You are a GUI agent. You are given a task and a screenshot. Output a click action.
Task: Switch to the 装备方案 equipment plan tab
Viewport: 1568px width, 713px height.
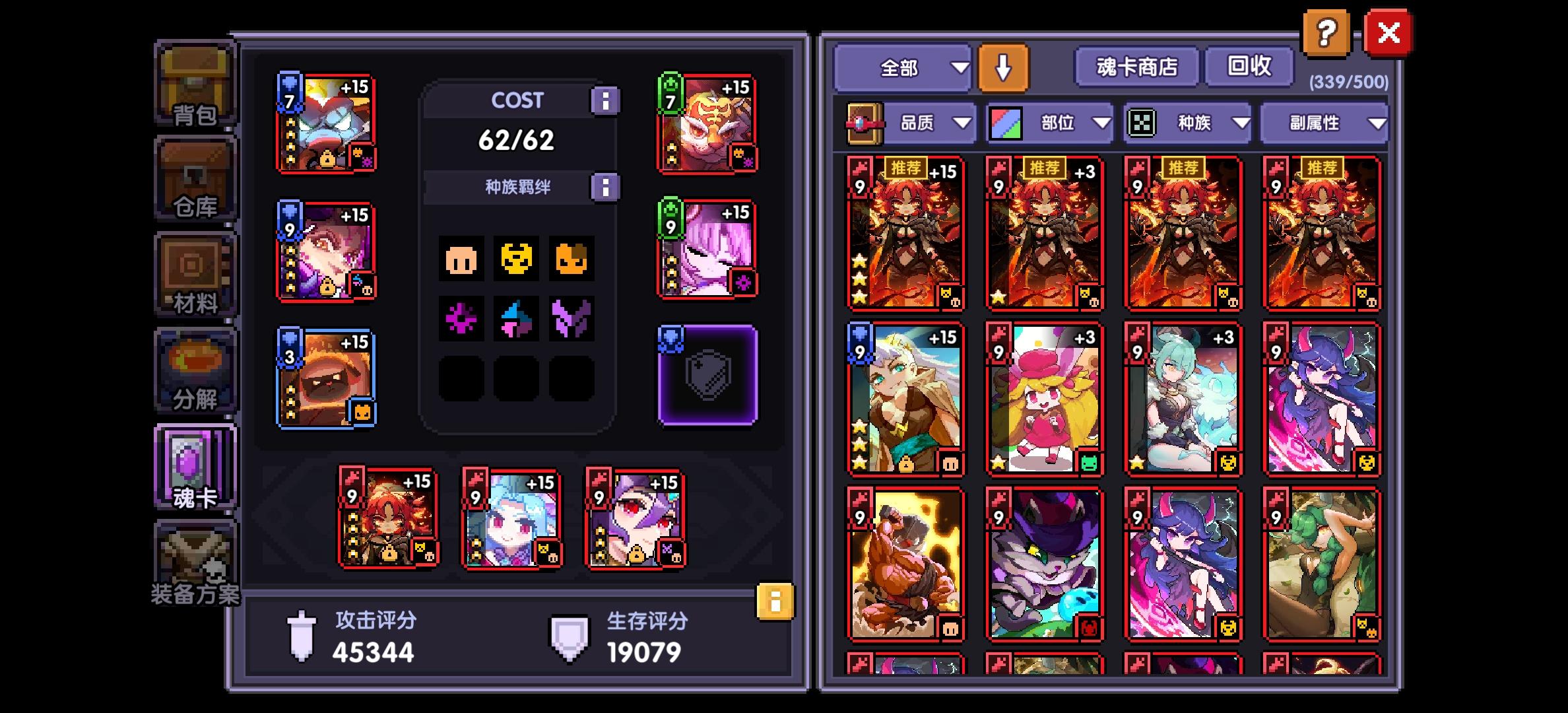pos(193,562)
